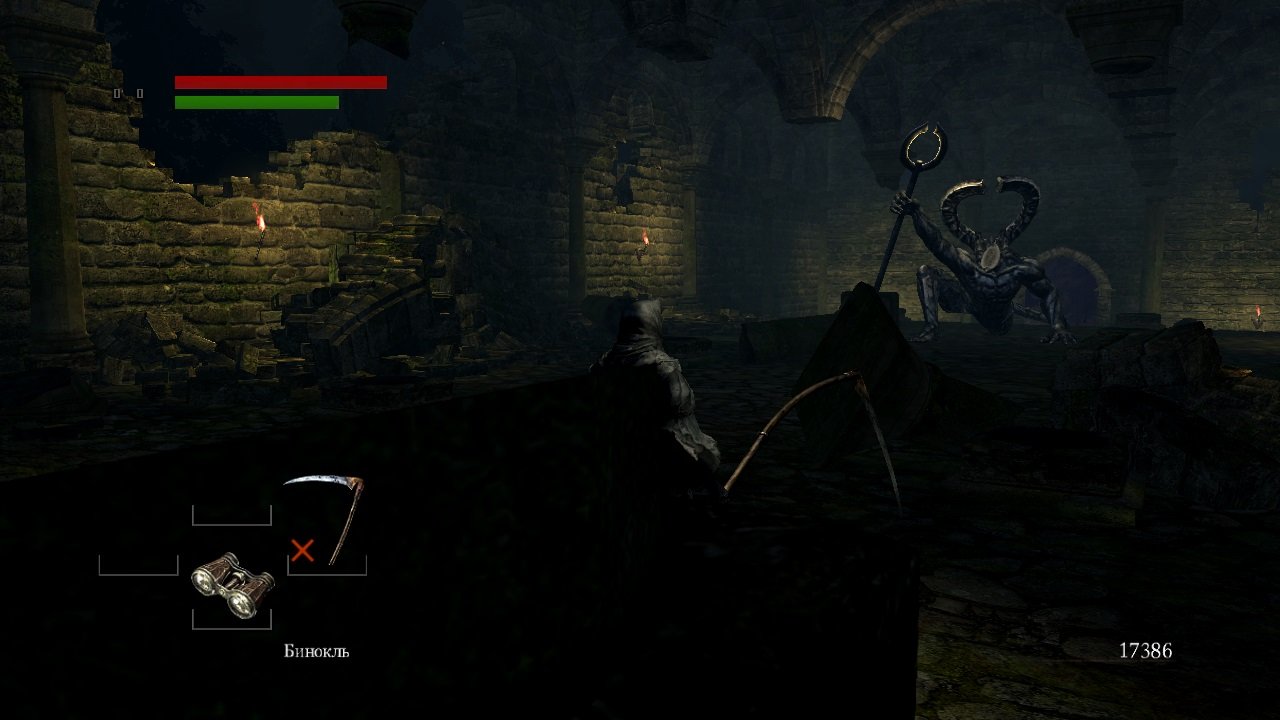The height and width of the screenshot is (720, 1280).
Task: Click the red X in the attunement slot
Action: (305, 548)
